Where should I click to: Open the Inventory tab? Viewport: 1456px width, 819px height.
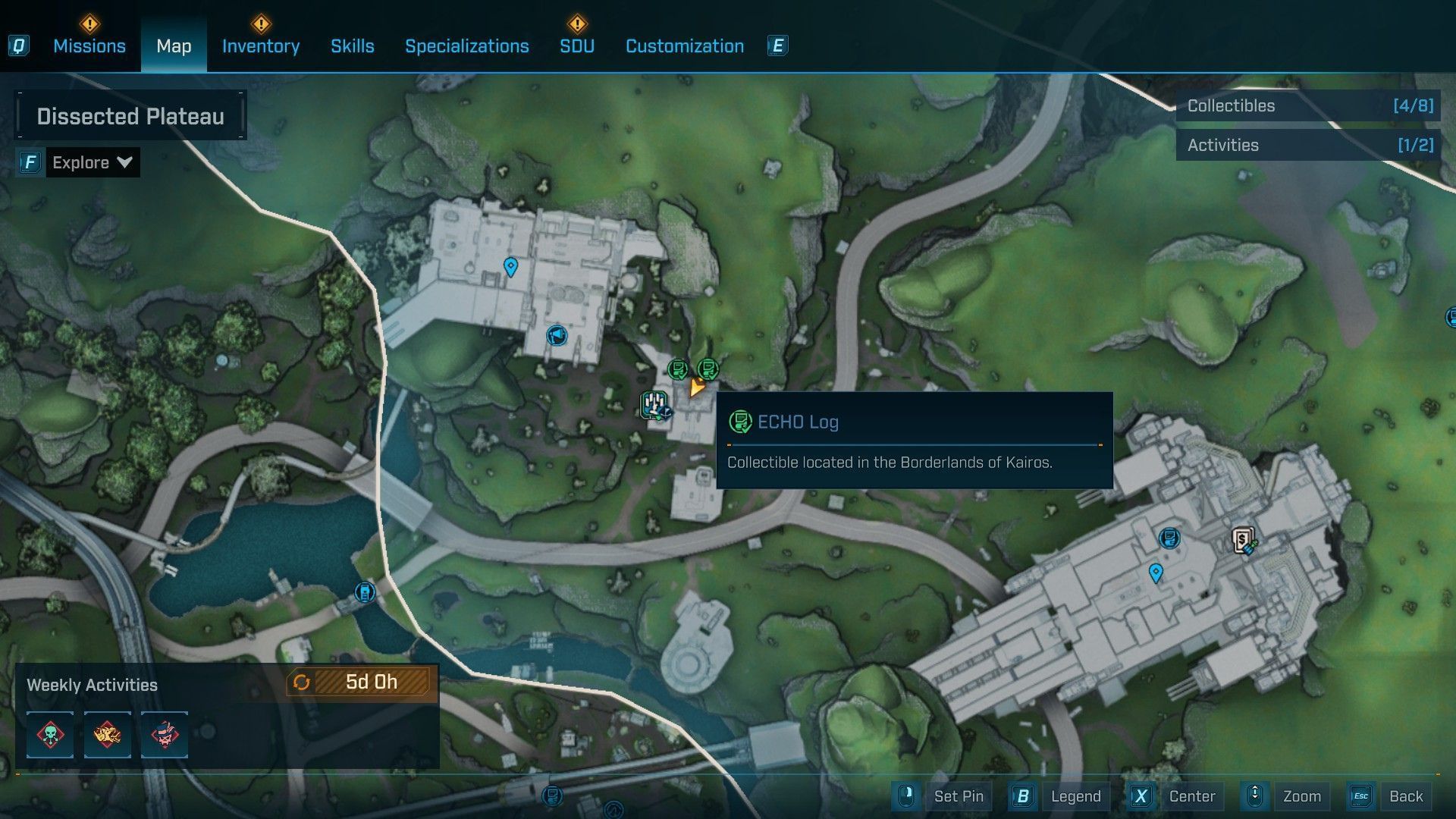(x=260, y=46)
